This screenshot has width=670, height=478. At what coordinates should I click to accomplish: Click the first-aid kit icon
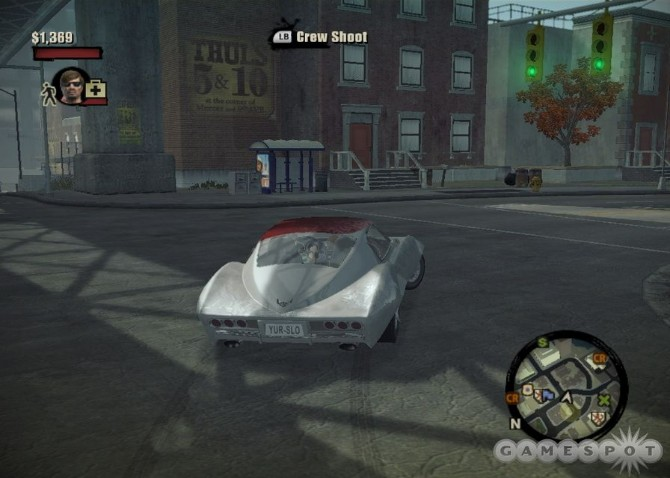tap(96, 91)
